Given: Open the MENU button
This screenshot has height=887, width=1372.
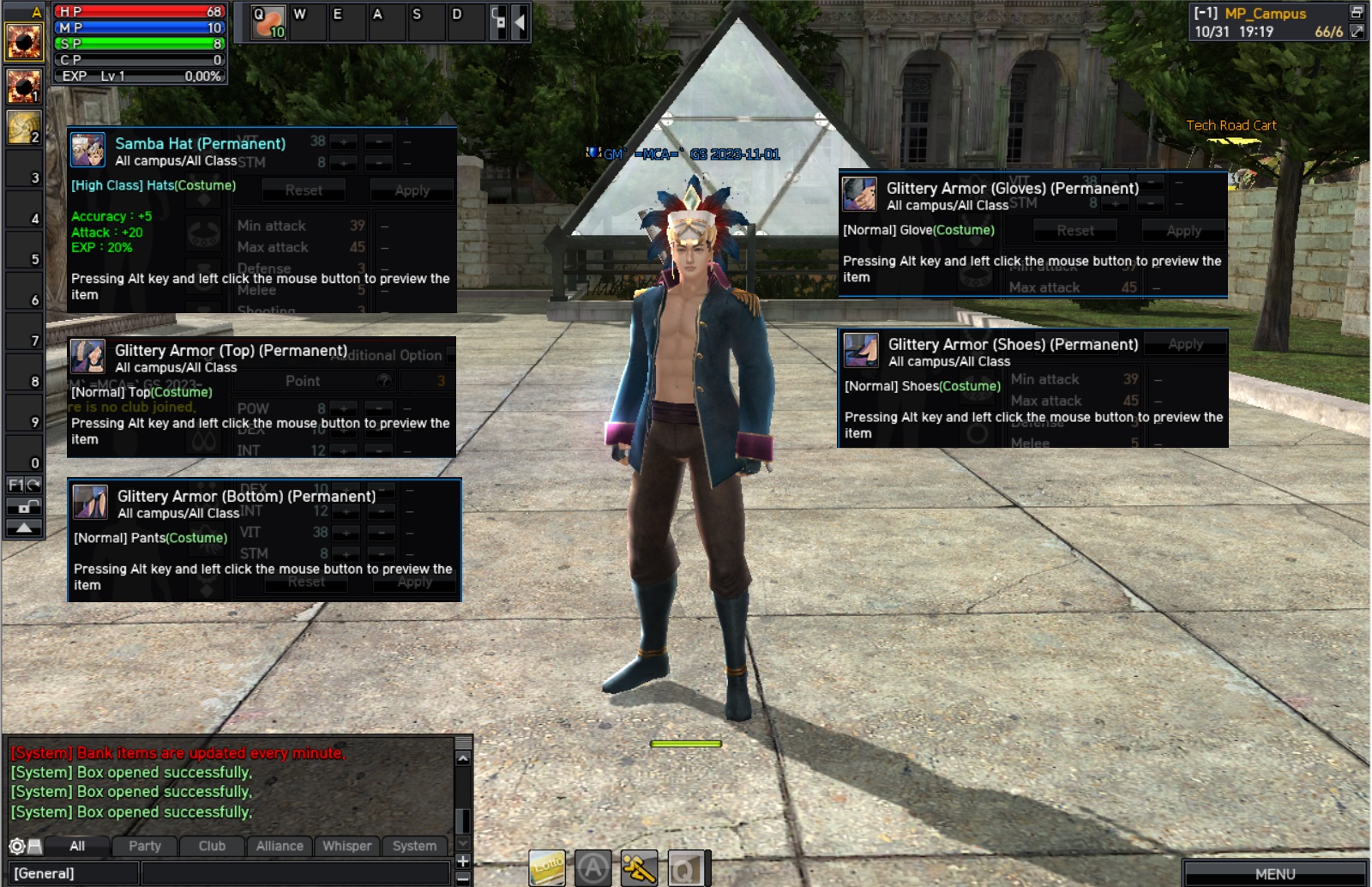Looking at the screenshot, I should click(x=1275, y=873).
